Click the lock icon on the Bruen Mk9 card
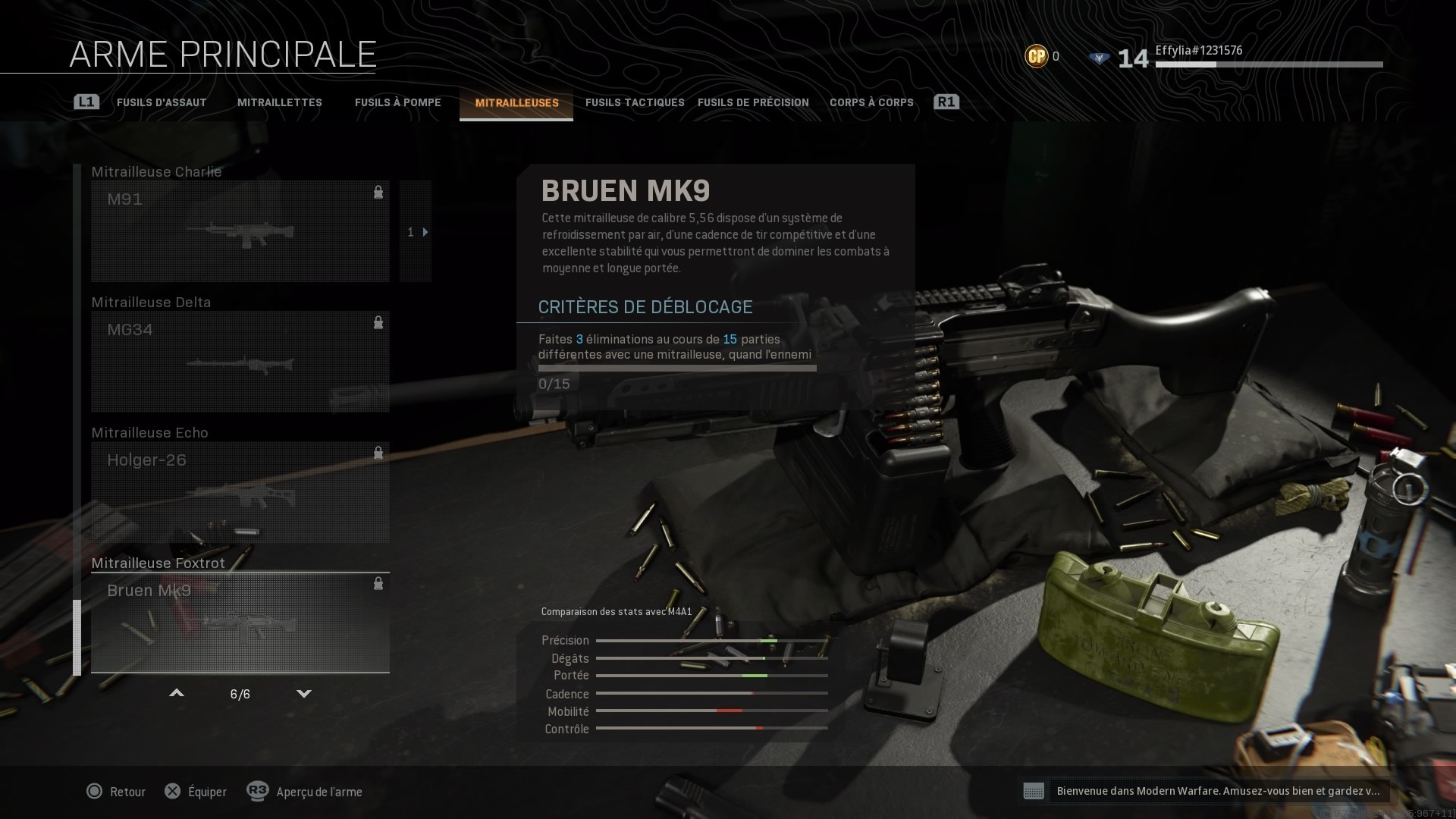 coord(378,584)
